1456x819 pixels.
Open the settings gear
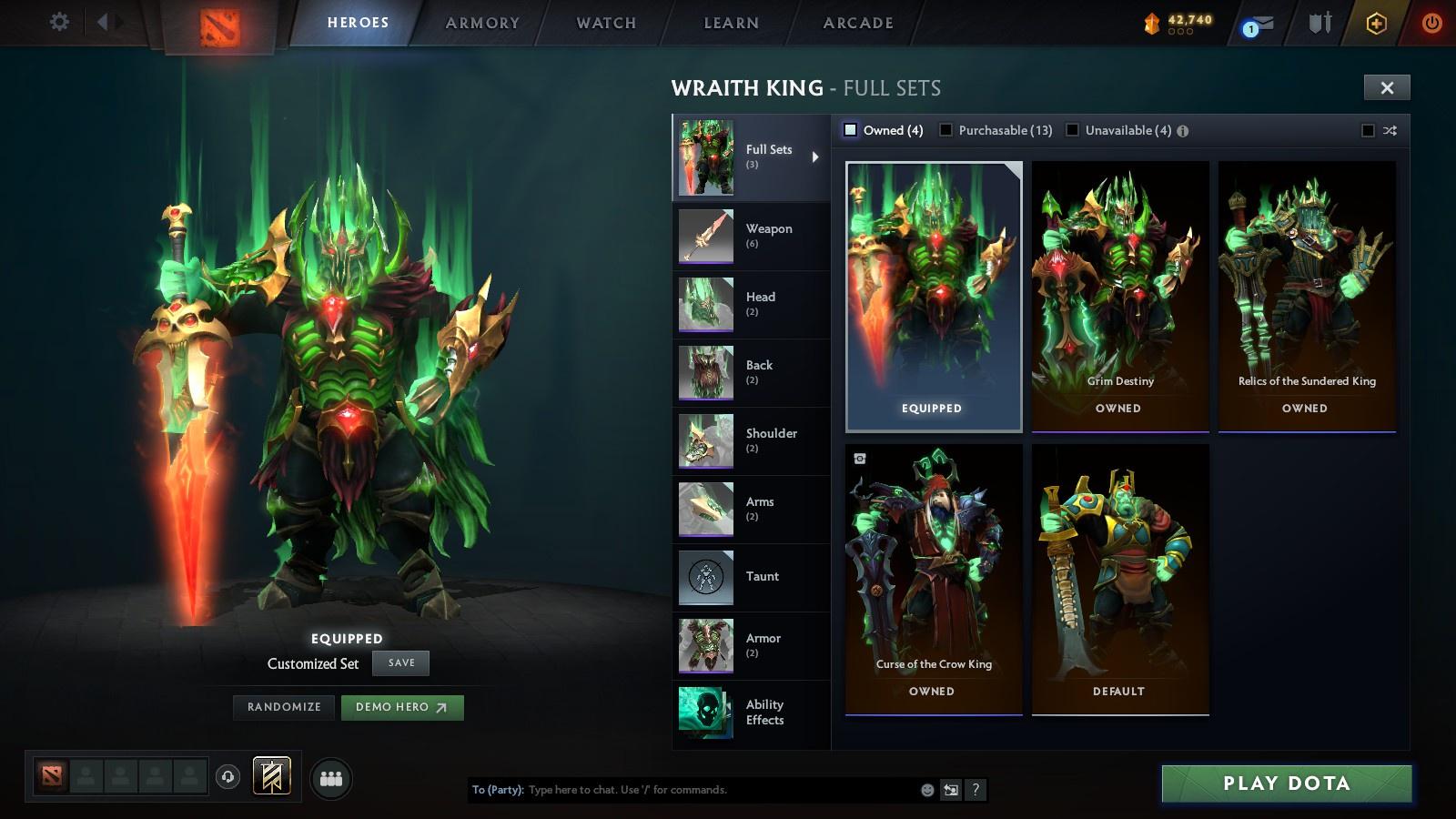(59, 22)
